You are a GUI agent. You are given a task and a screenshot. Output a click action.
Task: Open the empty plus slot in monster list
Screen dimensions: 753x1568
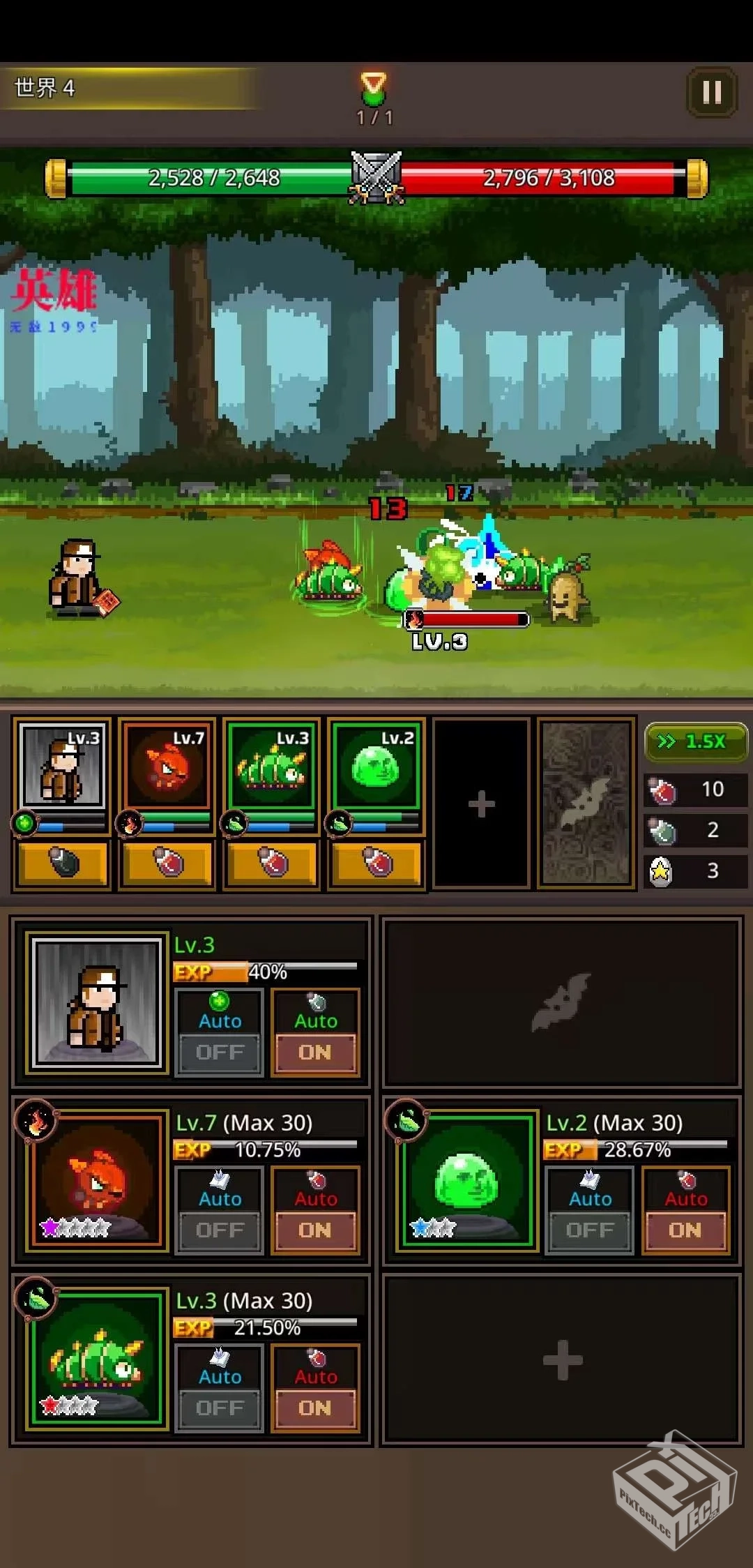[x=562, y=1360]
